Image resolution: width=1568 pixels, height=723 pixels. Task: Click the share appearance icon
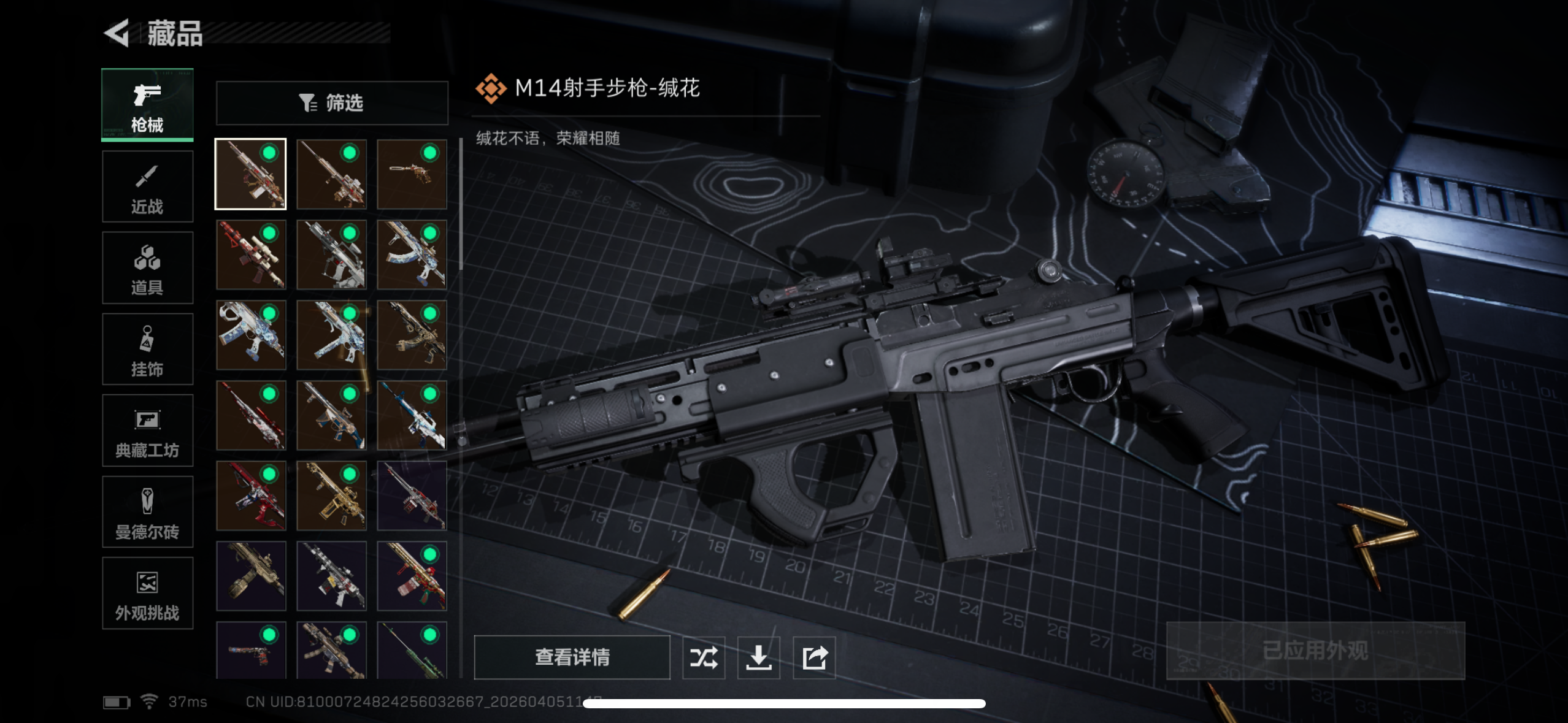pyautogui.click(x=814, y=657)
